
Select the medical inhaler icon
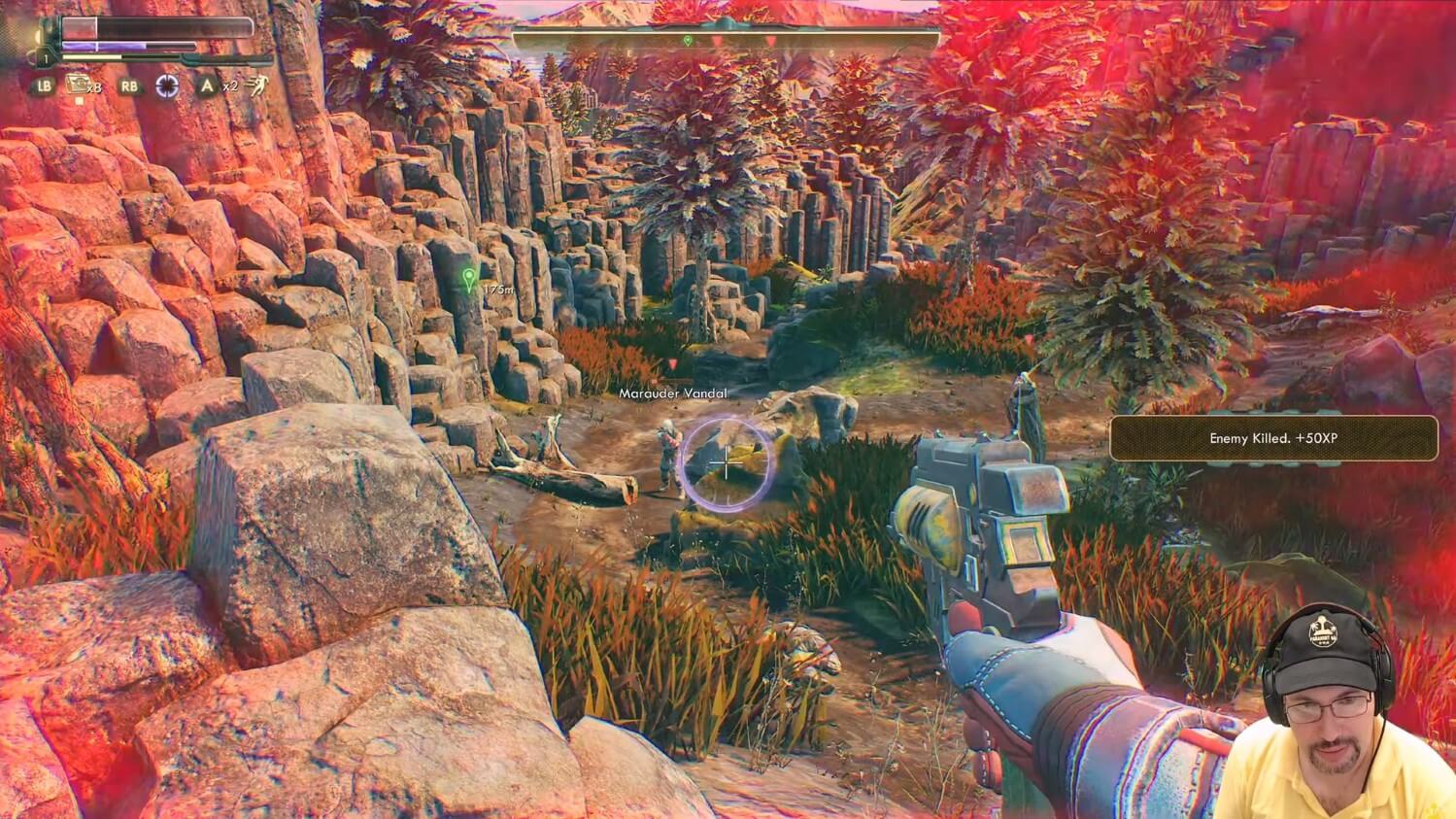[x=80, y=85]
